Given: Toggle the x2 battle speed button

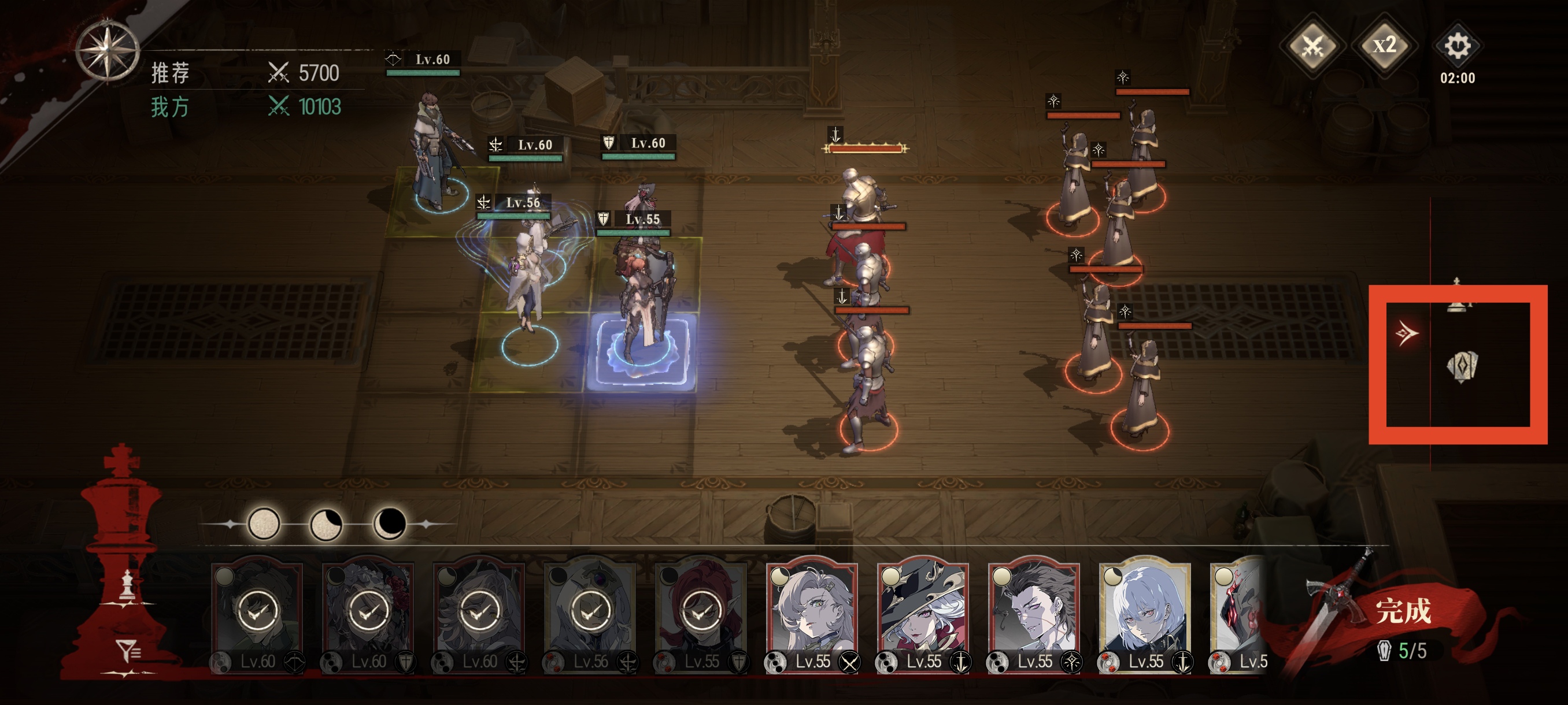Looking at the screenshot, I should [1384, 46].
